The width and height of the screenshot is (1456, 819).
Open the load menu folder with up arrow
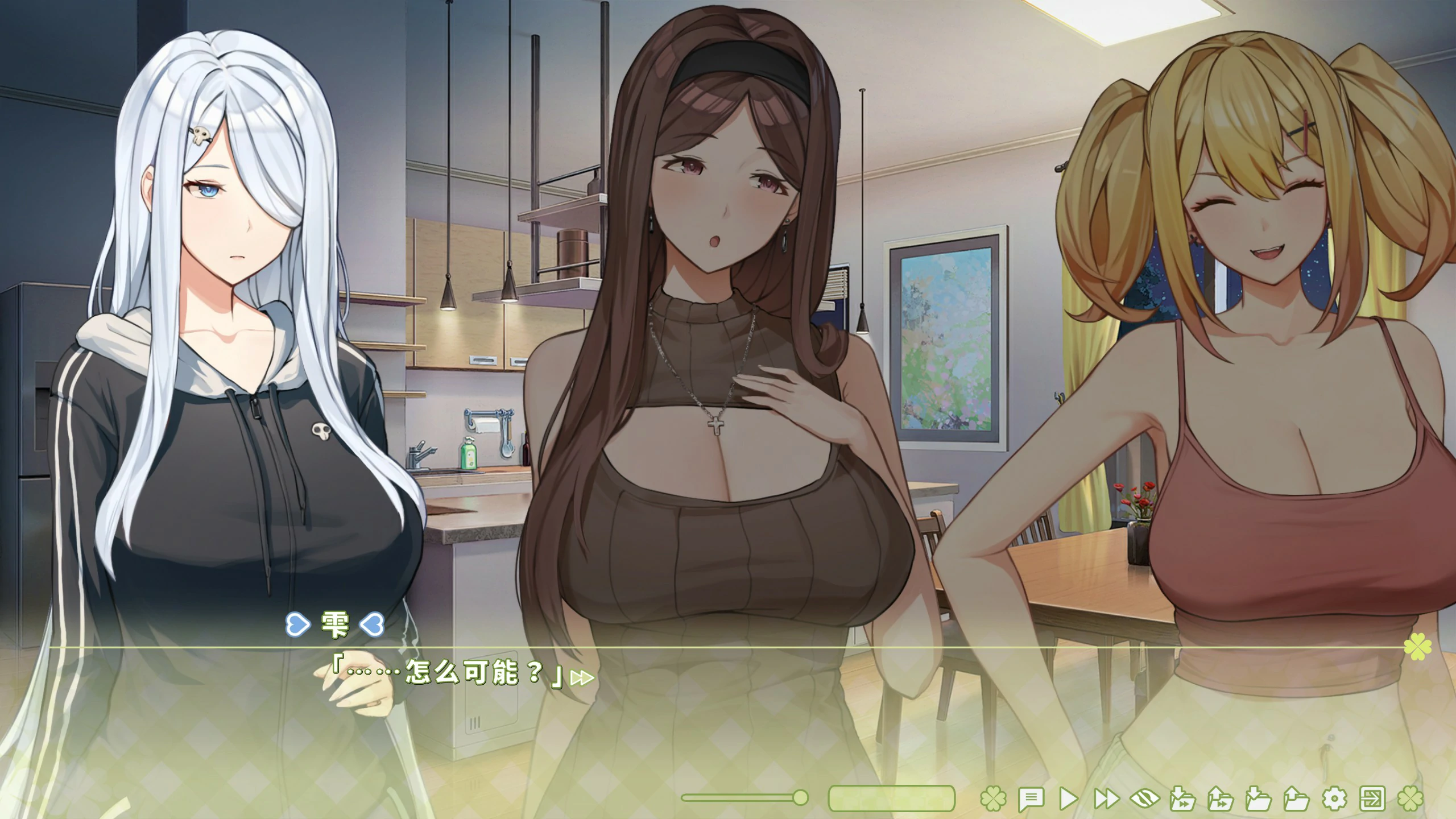pos(1296,799)
